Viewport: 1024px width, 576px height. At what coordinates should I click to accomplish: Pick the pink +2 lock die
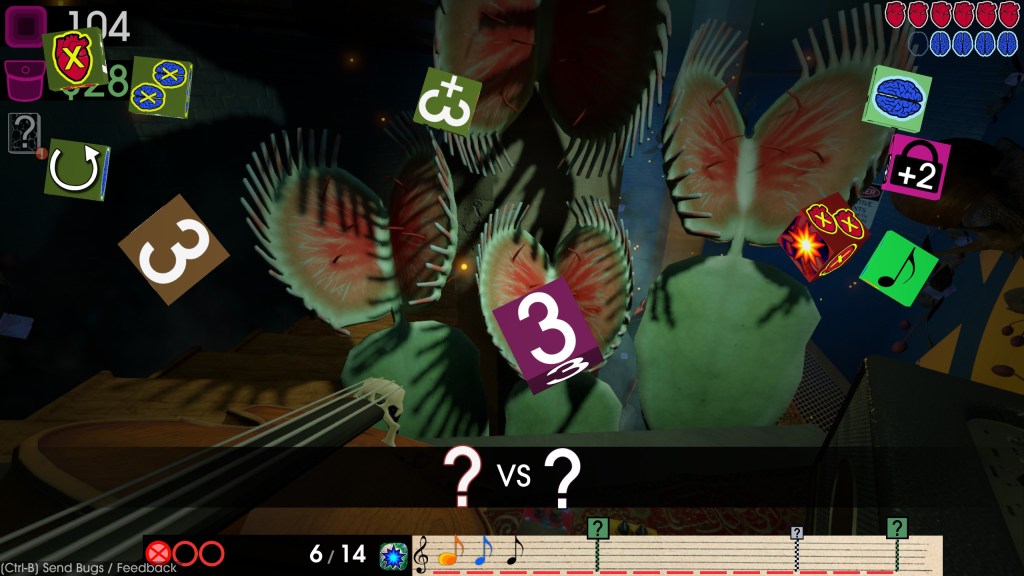coord(916,167)
